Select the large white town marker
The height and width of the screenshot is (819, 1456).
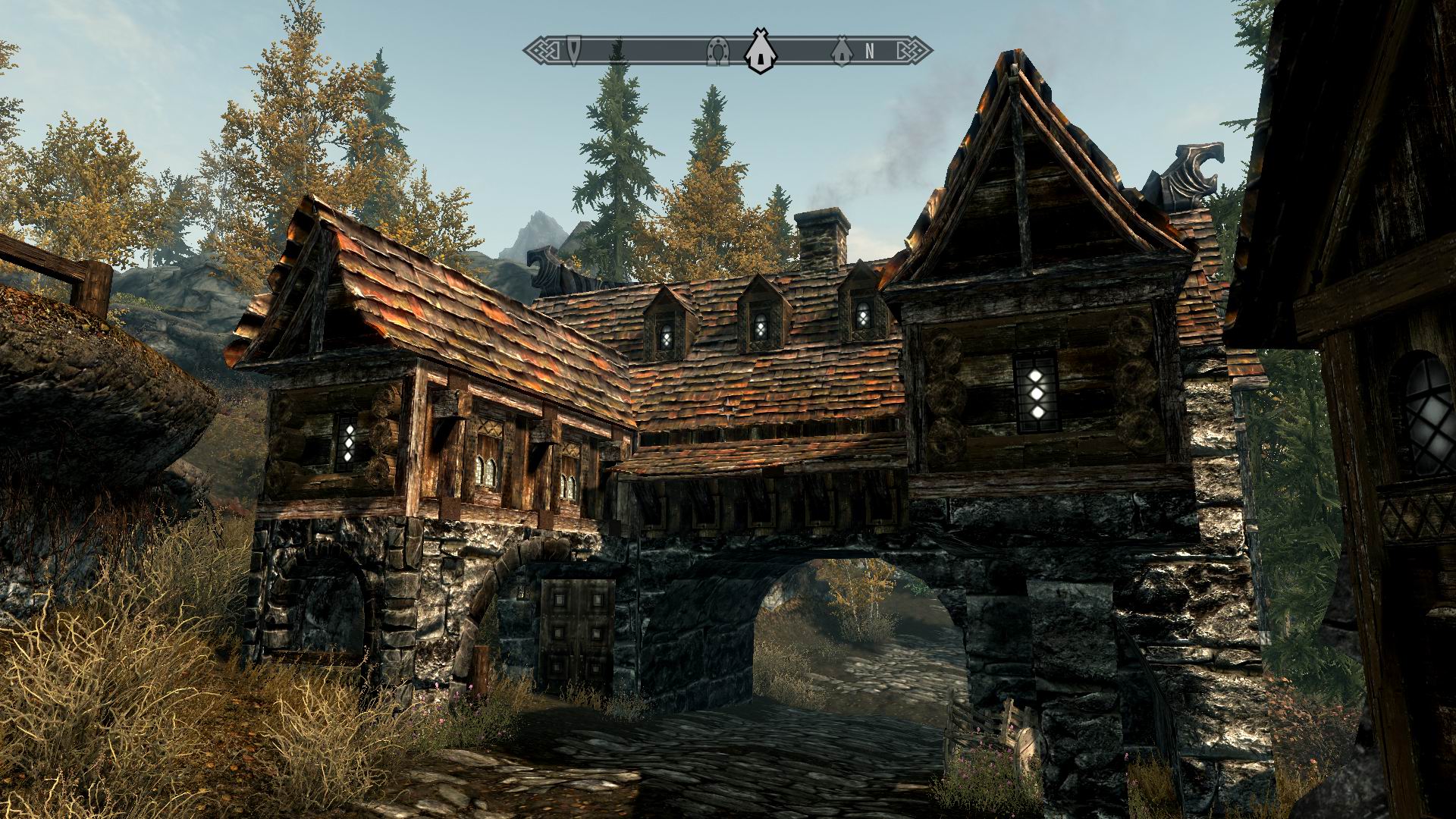pyautogui.click(x=756, y=52)
